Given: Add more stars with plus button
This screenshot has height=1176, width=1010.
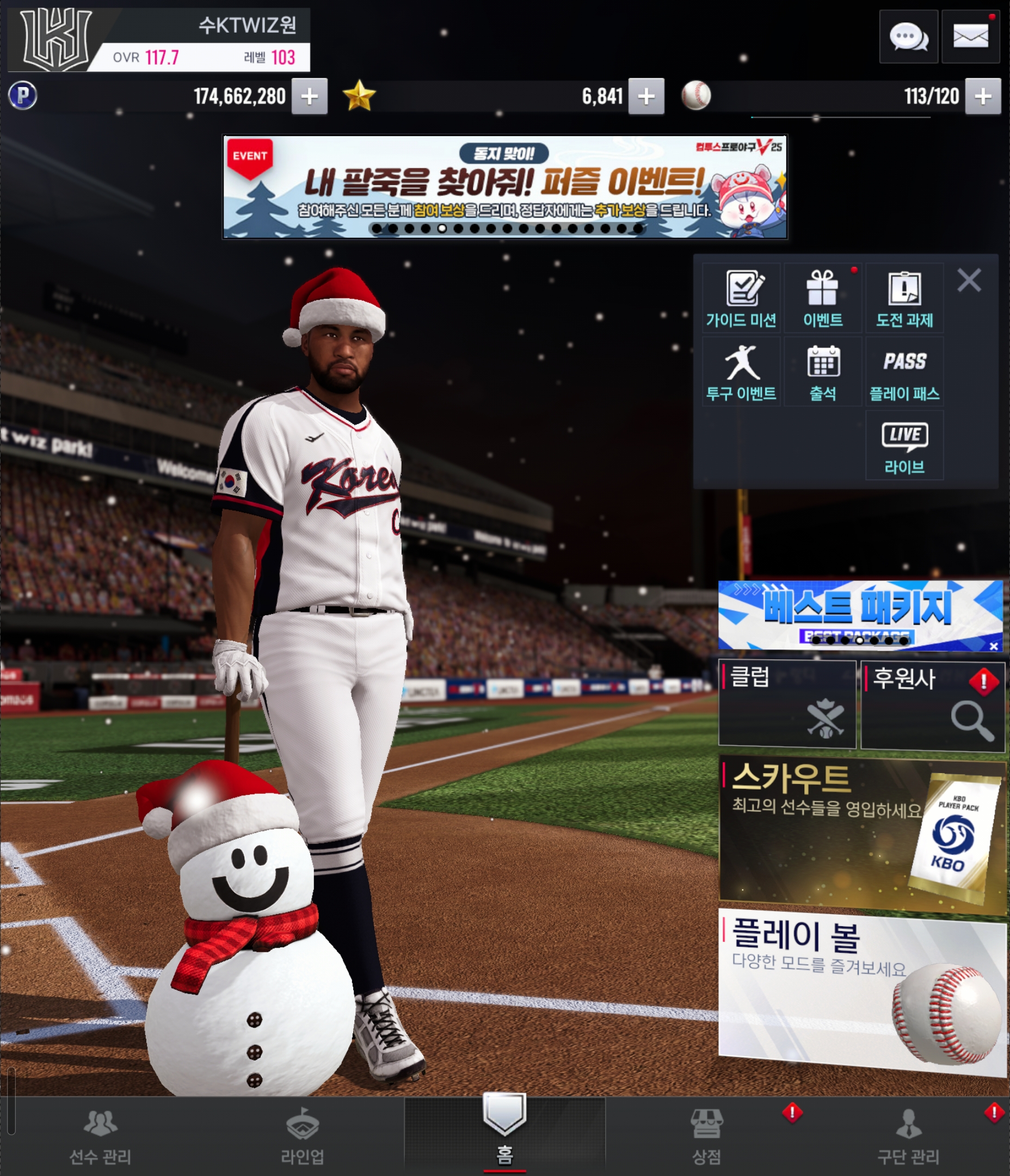Looking at the screenshot, I should coord(646,96).
